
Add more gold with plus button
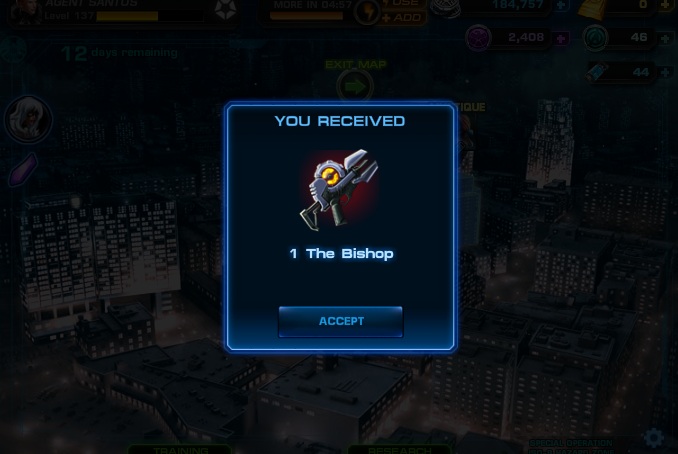coord(664,5)
